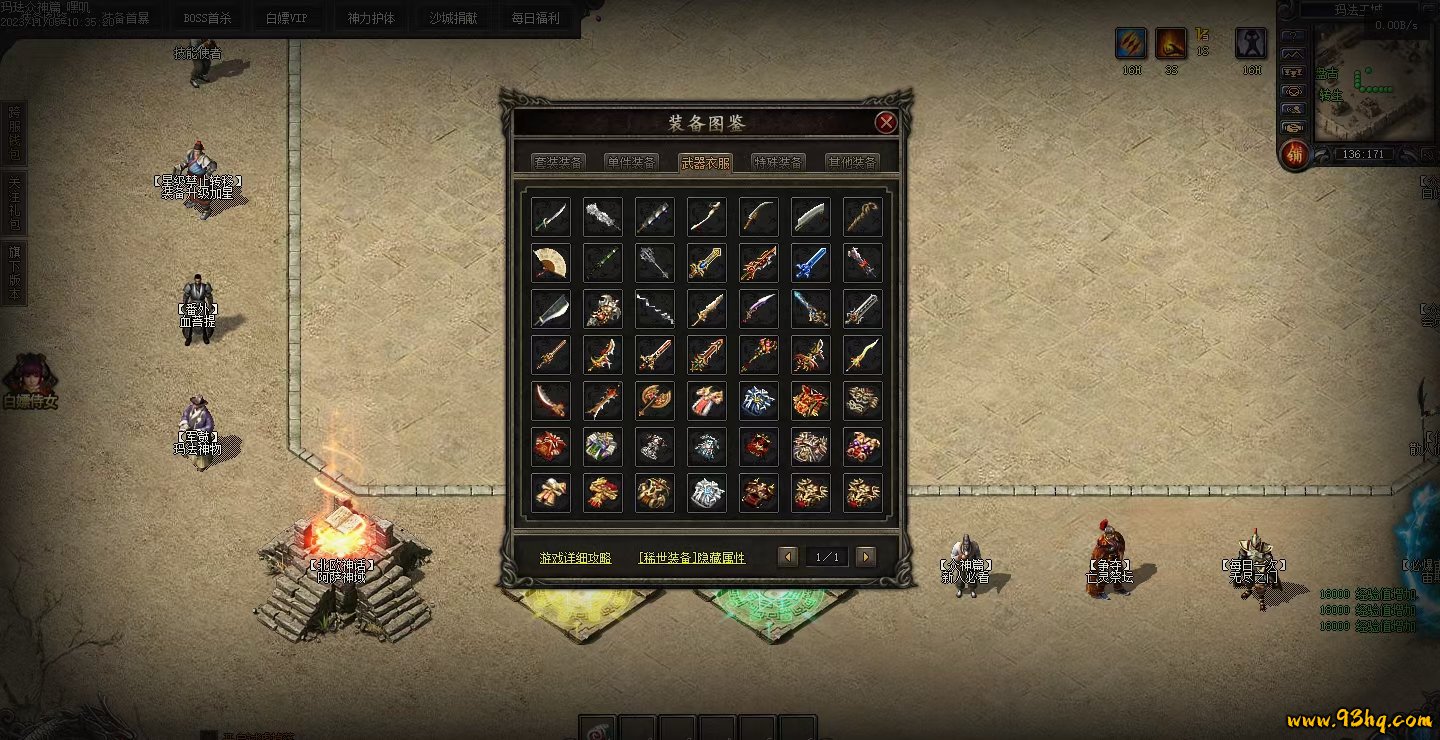Open the 每日福利 daily rewards menu
The width and height of the screenshot is (1440, 740).
(535, 18)
